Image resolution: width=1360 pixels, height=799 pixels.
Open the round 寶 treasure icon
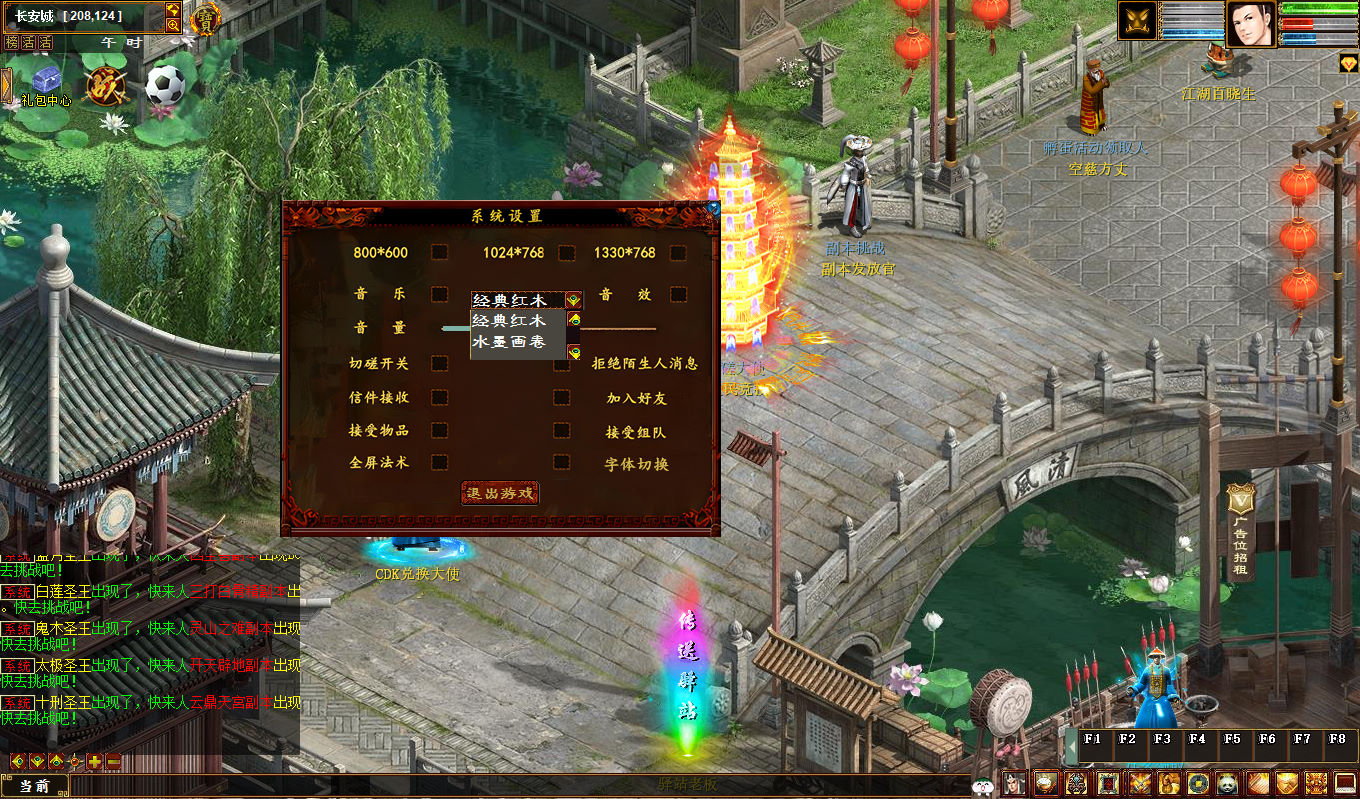[206, 19]
